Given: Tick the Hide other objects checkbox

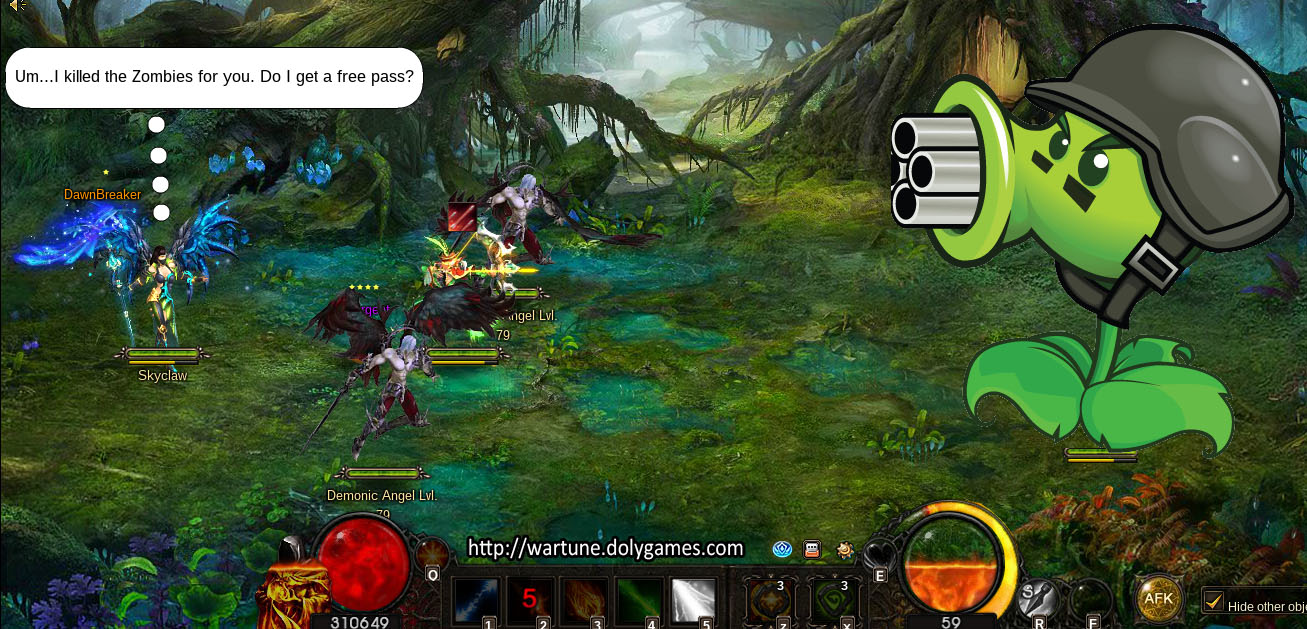Looking at the screenshot, I should 1213,602.
